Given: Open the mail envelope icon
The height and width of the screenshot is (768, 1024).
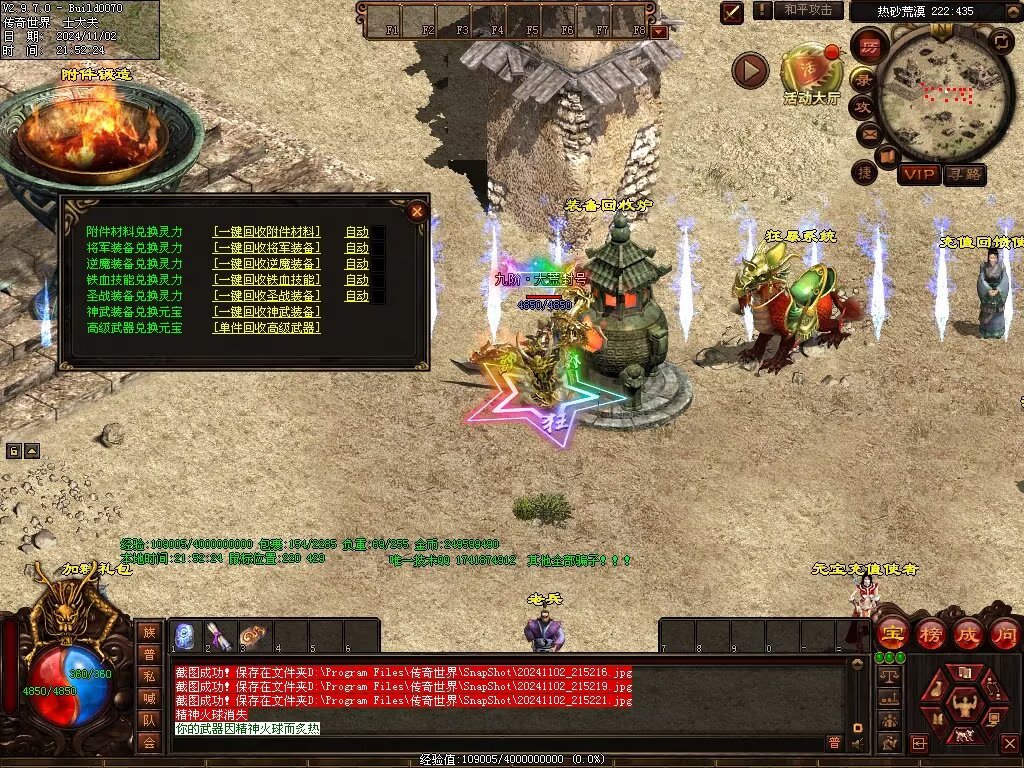Looking at the screenshot, I should [868, 132].
